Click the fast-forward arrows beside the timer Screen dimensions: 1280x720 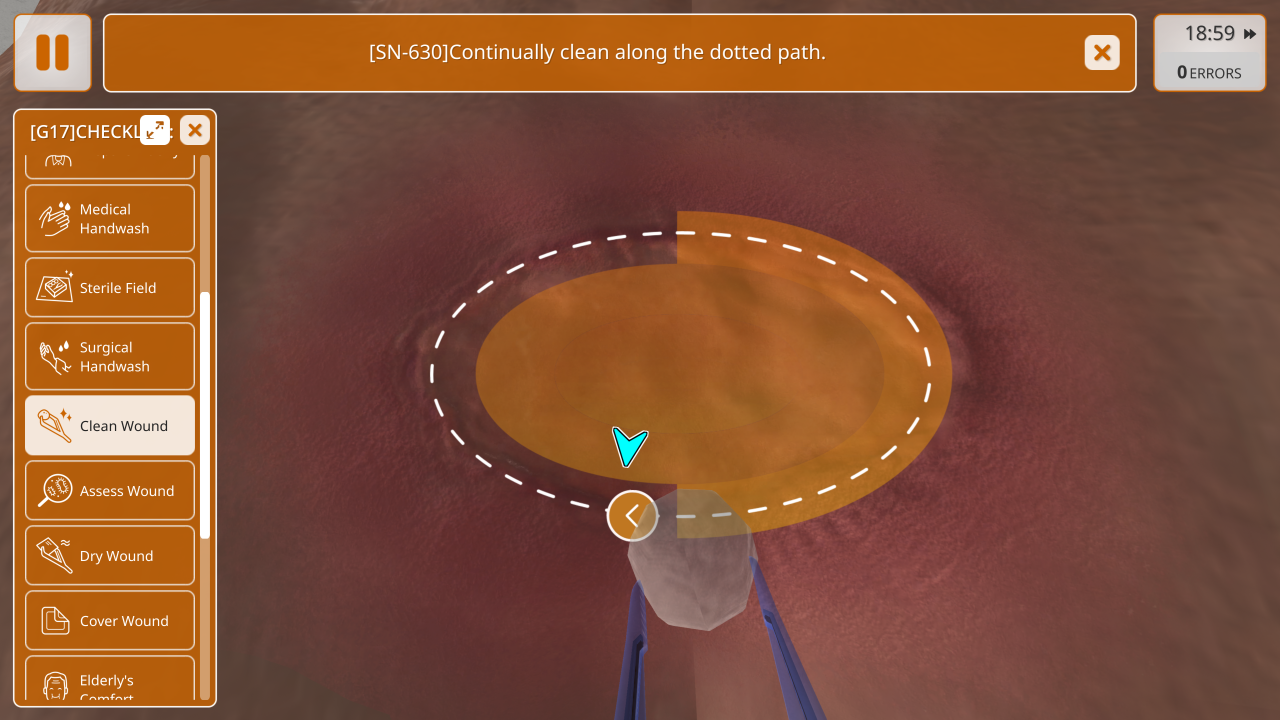pyautogui.click(x=1250, y=34)
